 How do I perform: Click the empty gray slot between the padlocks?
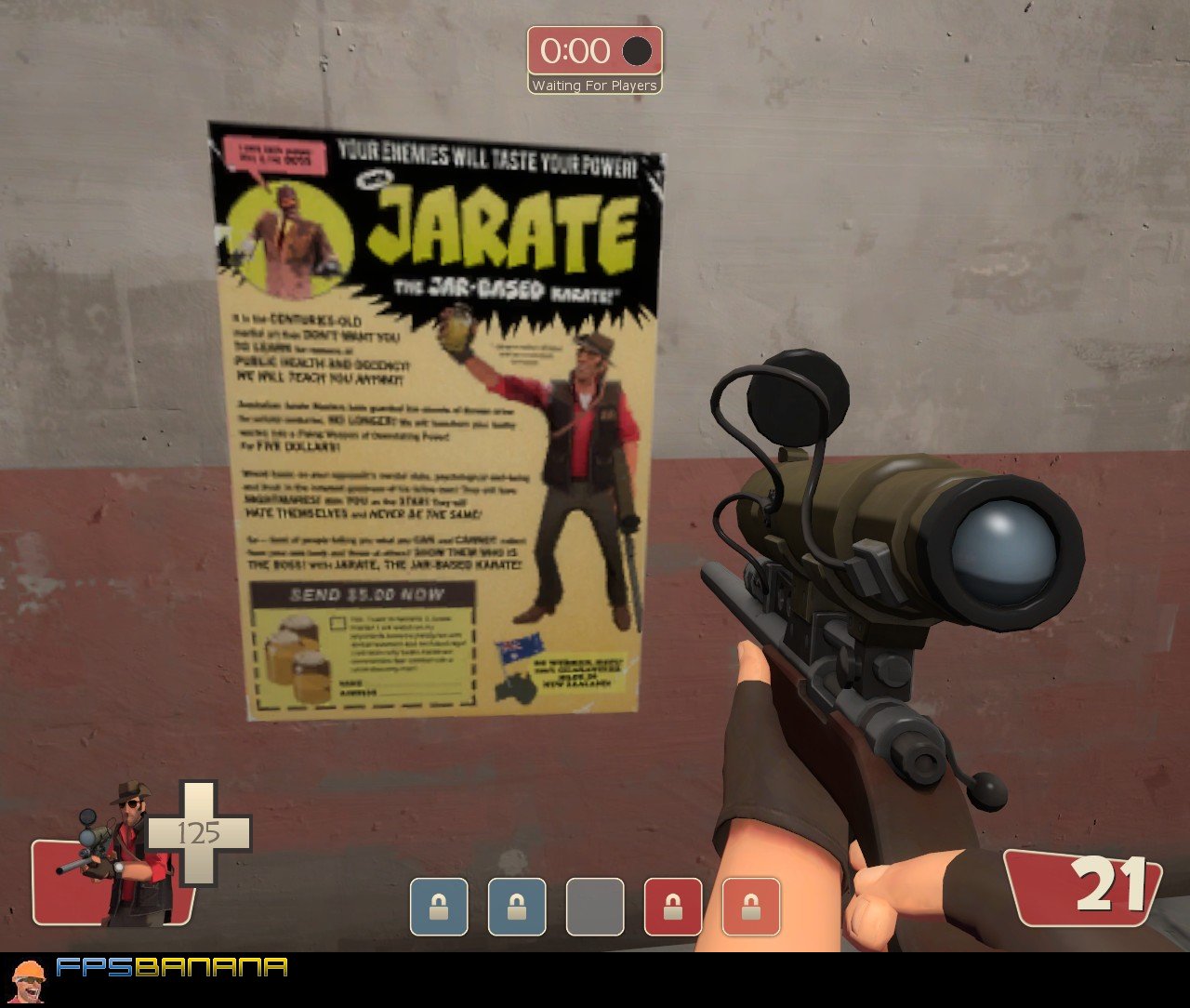click(x=596, y=907)
